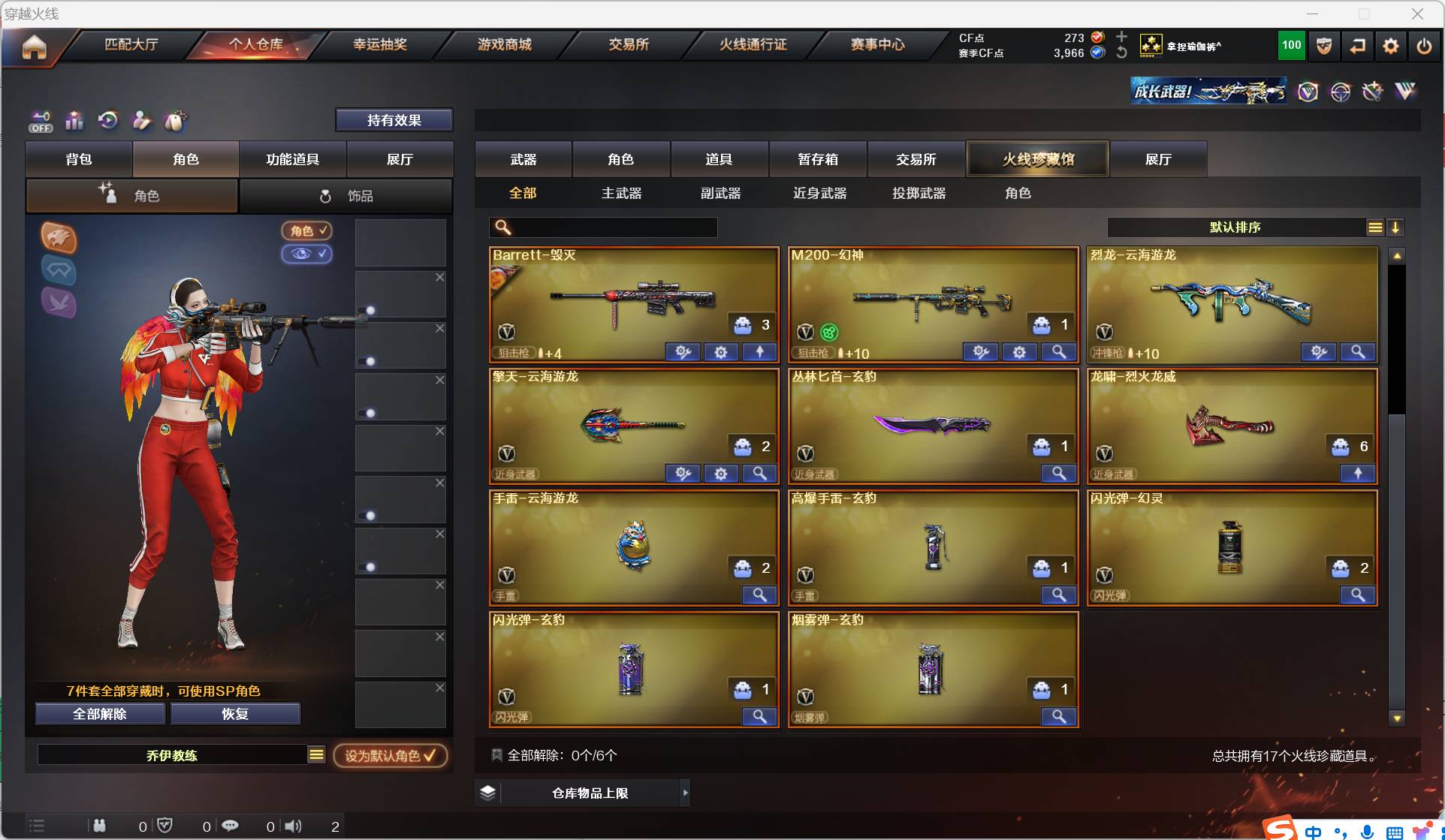Open the 幸运抽奖 menu item
Screen dimensions: 1445x840
(x=380, y=44)
